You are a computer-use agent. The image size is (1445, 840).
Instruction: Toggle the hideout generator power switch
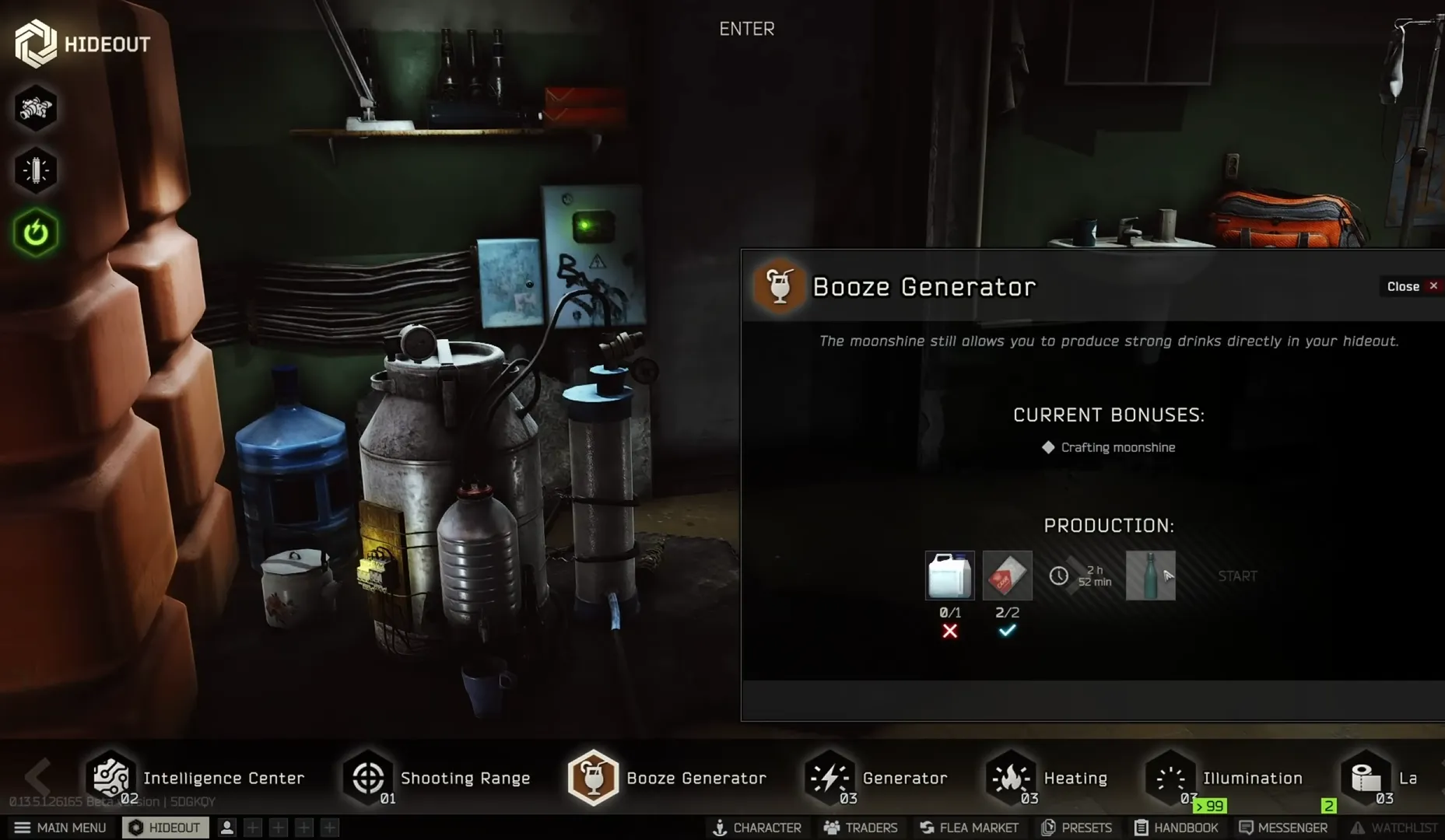[35, 229]
